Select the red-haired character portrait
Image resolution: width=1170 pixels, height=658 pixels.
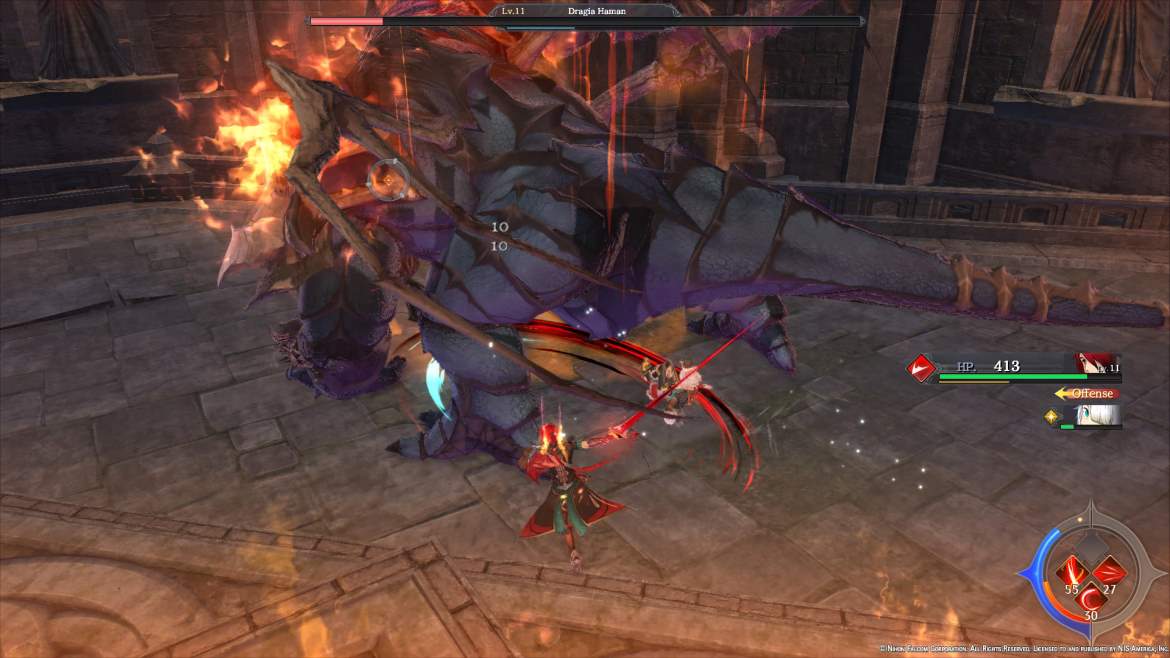[x=1097, y=365]
